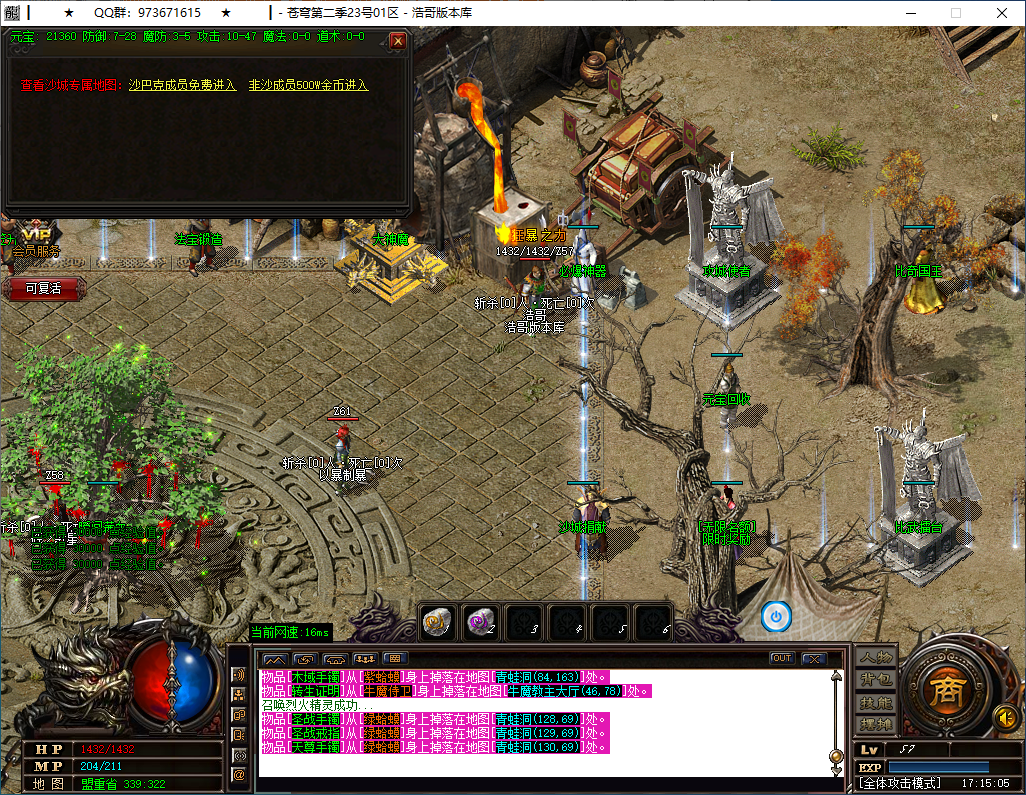Click the OUT button above chat

click(x=782, y=658)
